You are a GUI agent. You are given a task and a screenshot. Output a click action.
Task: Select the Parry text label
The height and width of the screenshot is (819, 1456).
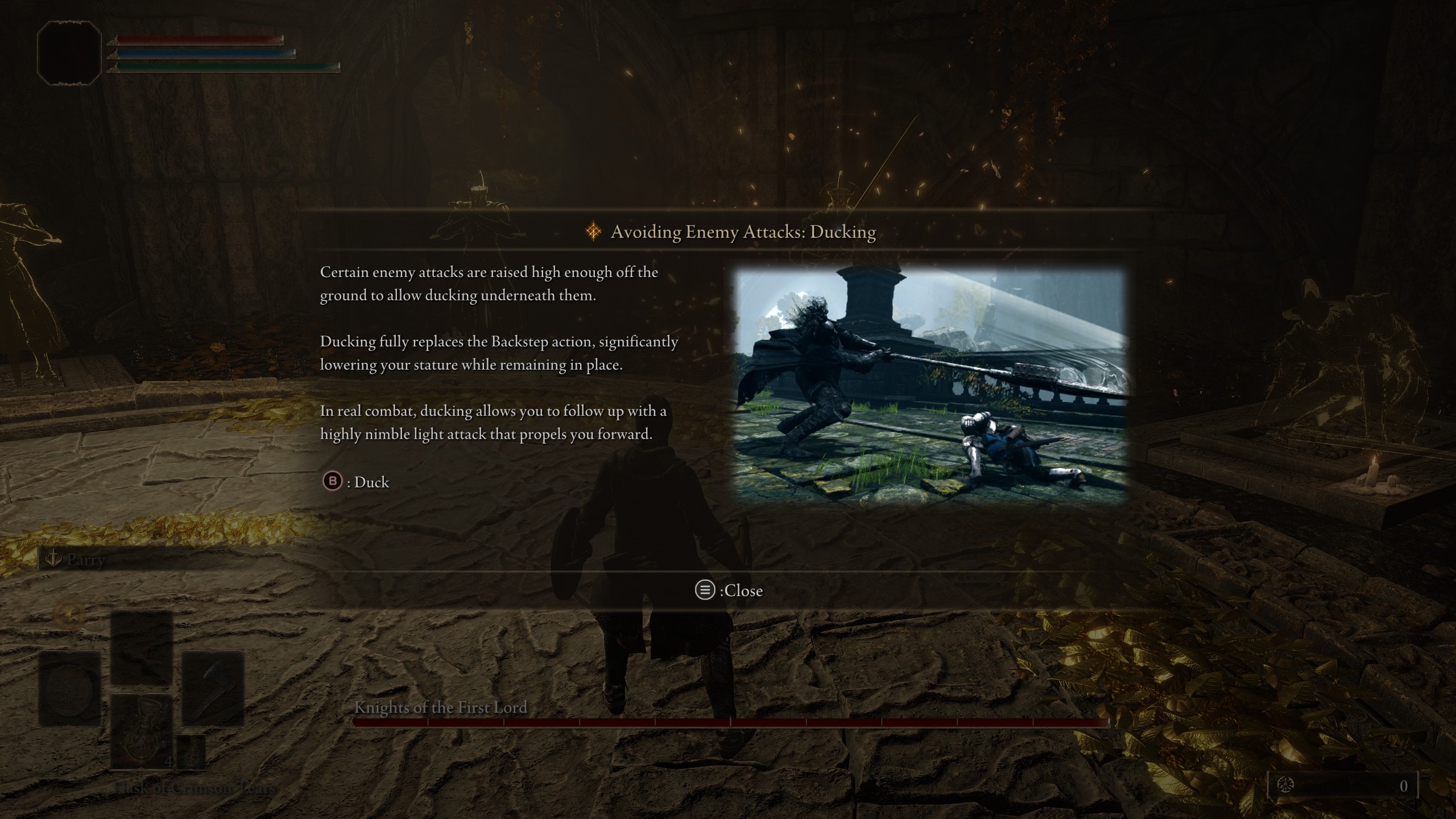click(x=85, y=560)
